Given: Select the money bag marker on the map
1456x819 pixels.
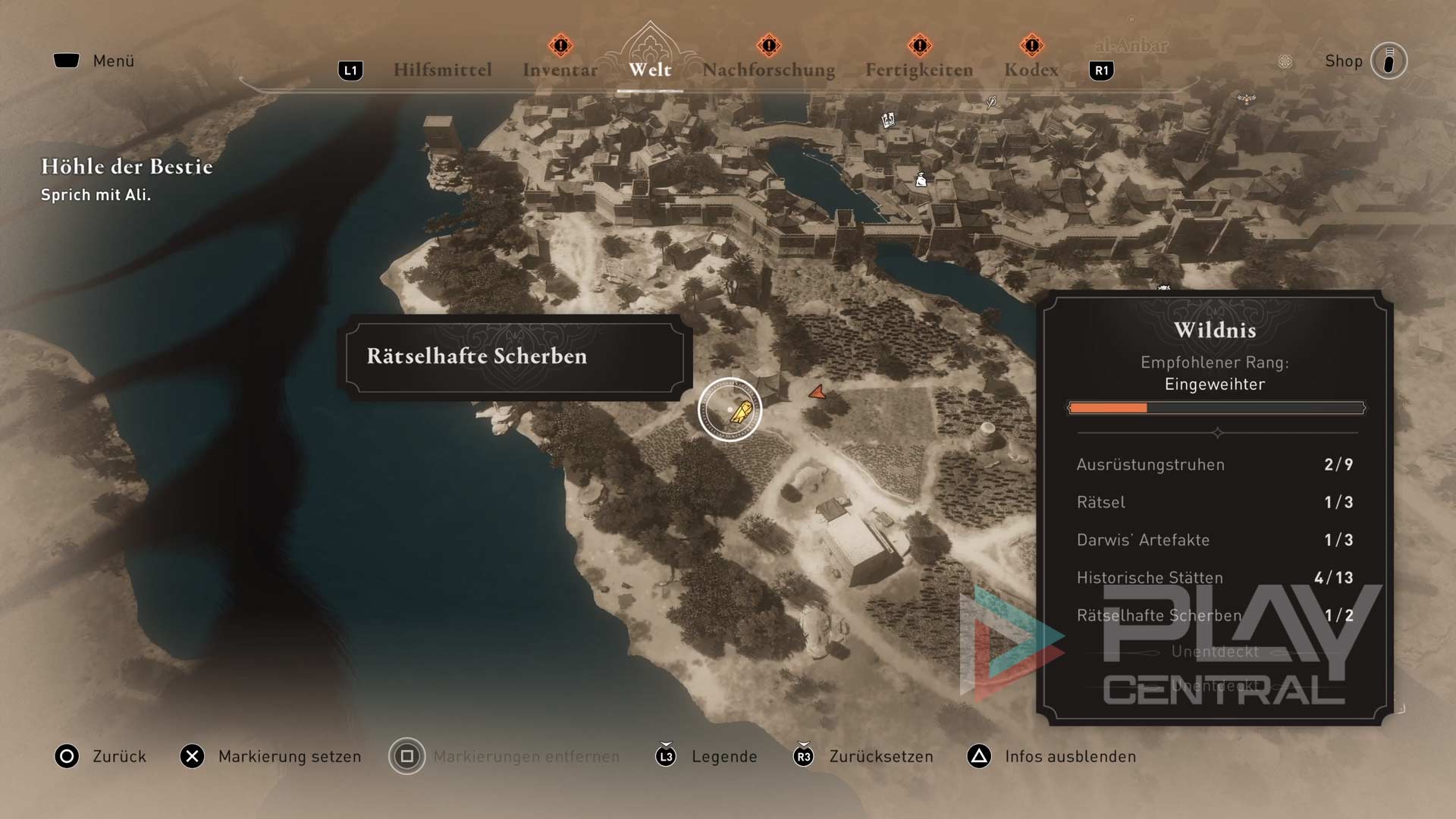Looking at the screenshot, I should pos(921,180).
